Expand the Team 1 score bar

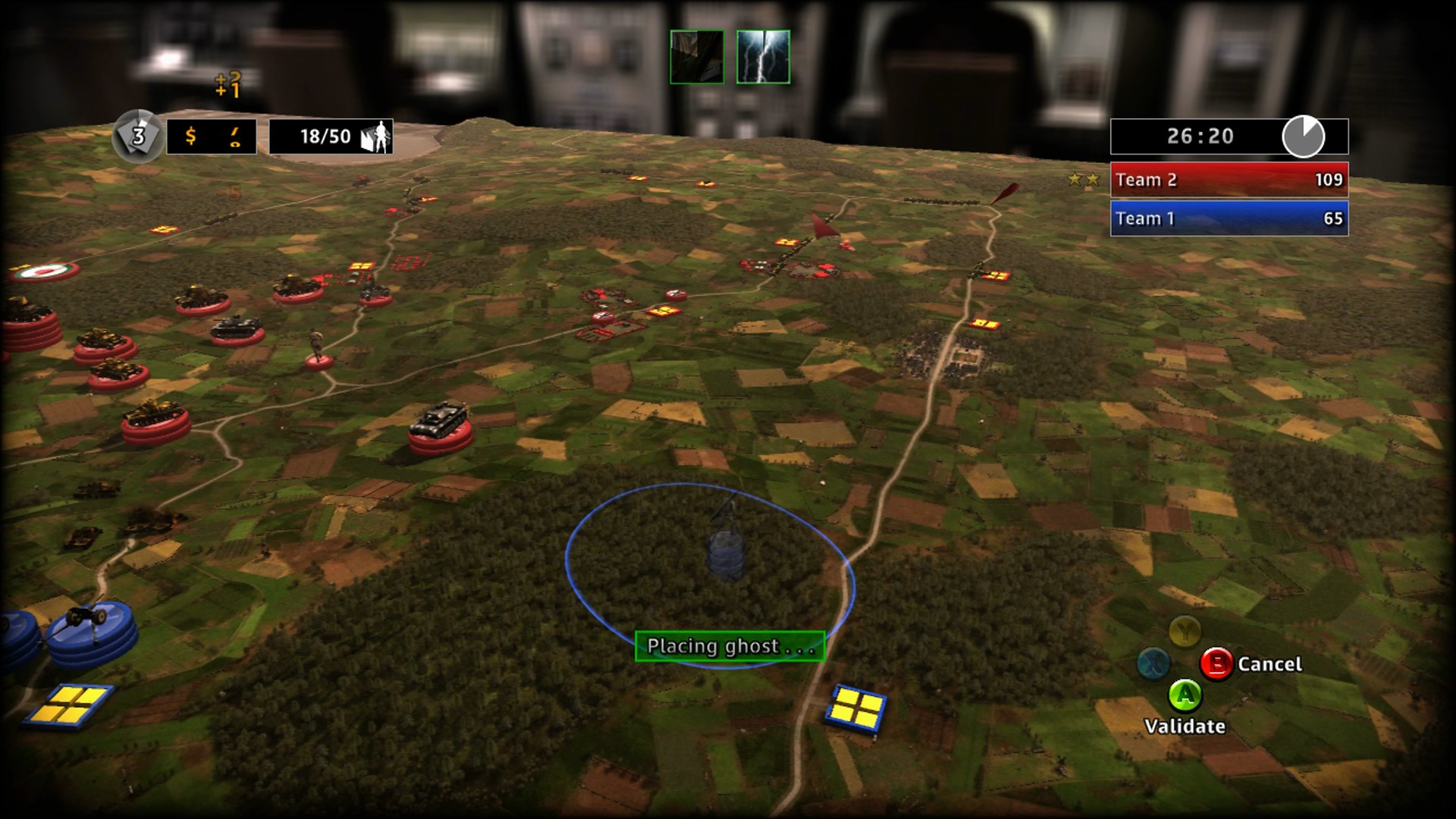pos(1227,218)
